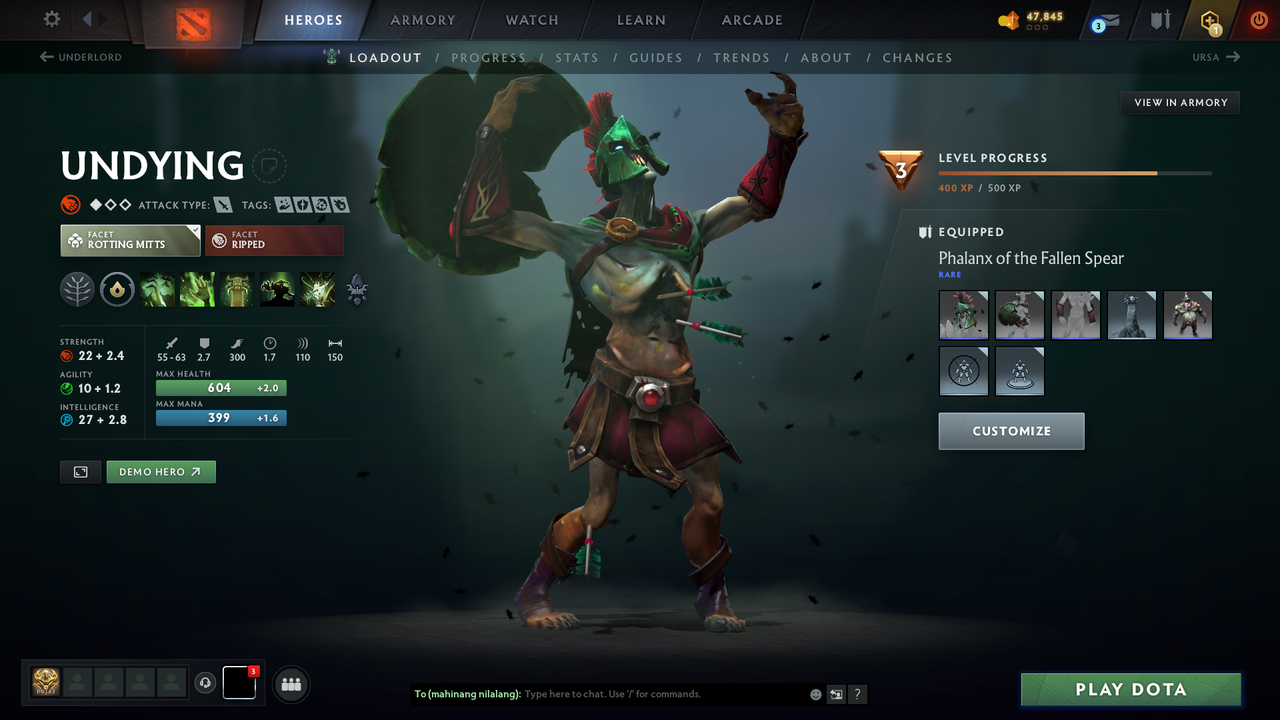Screen dimensions: 1280x720
Task: Click the orange power button icon
Action: [1258, 20]
